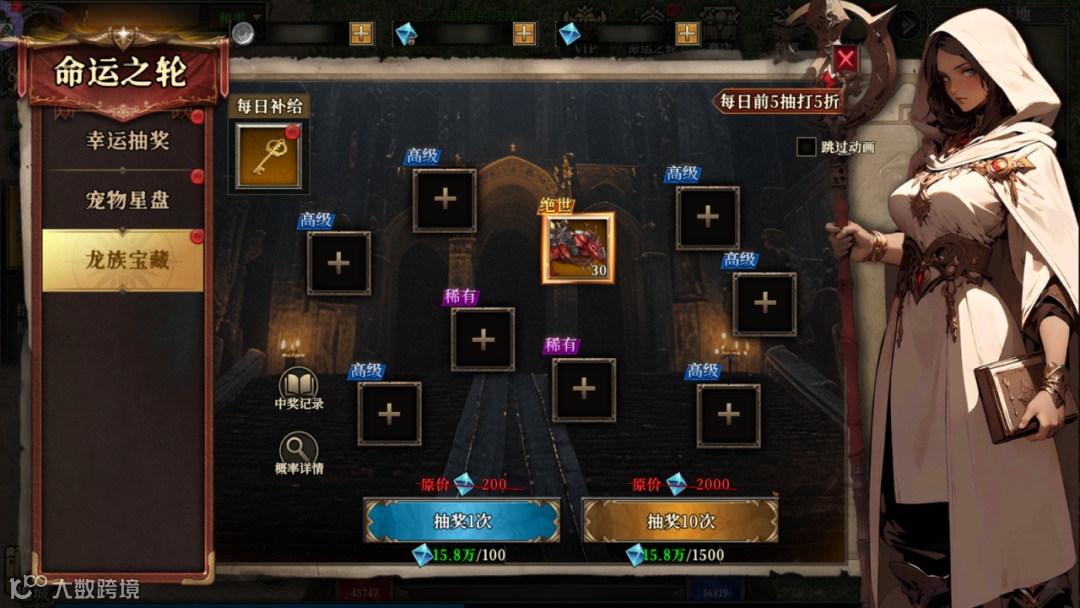1080x608 pixels.
Task: Close the 命运之轮 window
Action: [846, 59]
